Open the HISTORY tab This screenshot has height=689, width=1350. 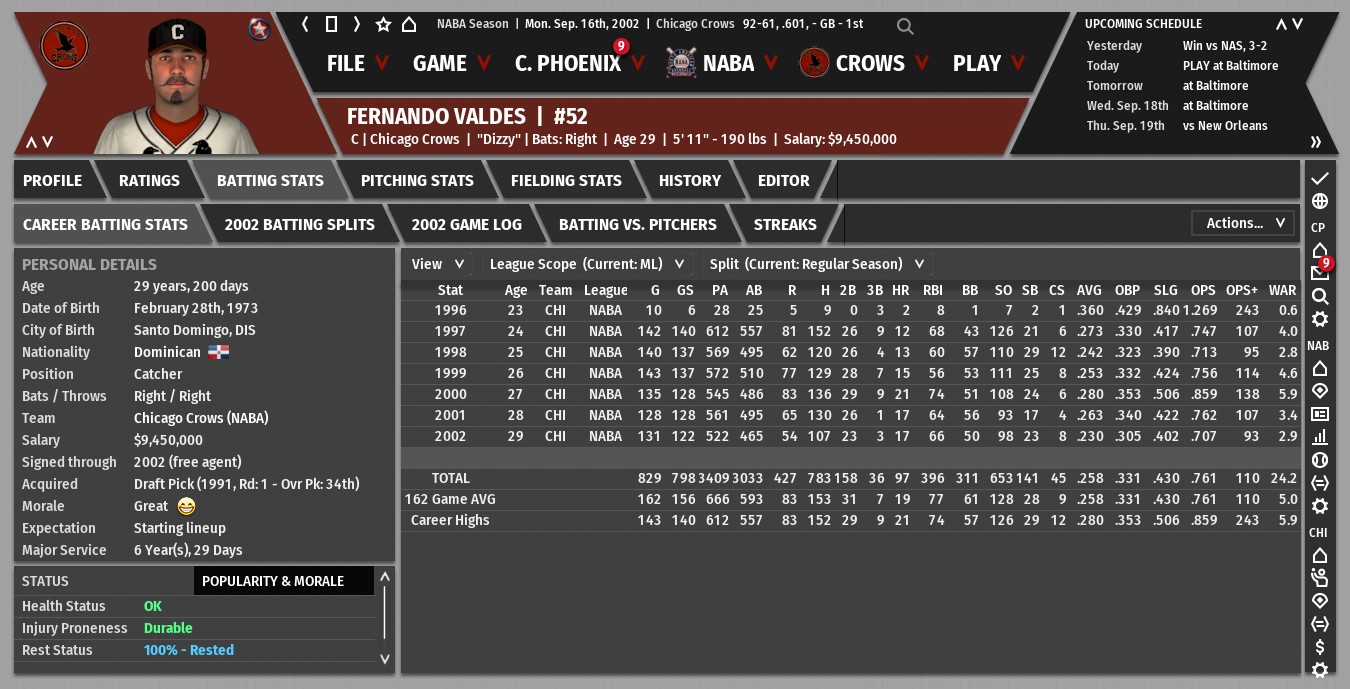pos(689,181)
